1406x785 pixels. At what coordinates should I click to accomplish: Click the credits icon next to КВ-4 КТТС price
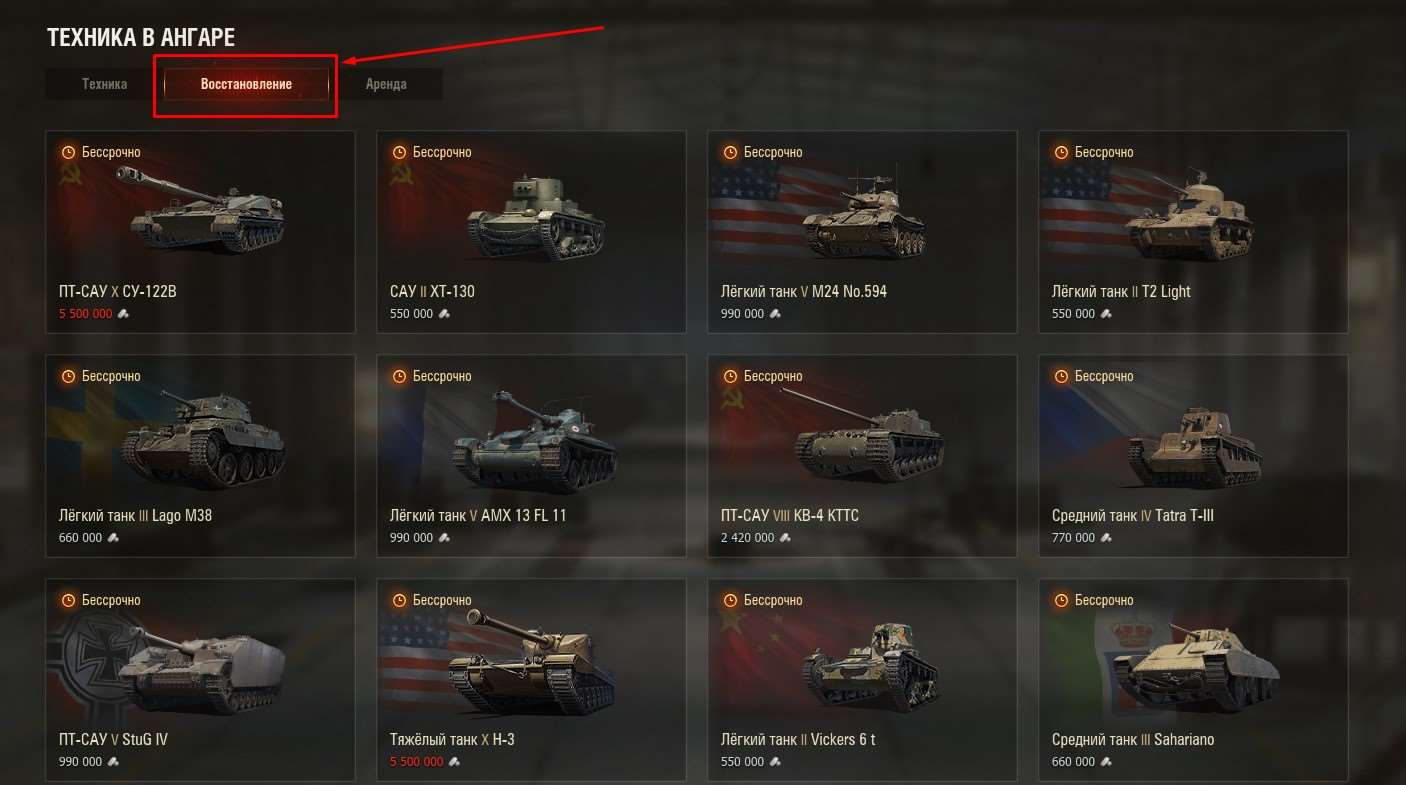pyautogui.click(x=786, y=537)
